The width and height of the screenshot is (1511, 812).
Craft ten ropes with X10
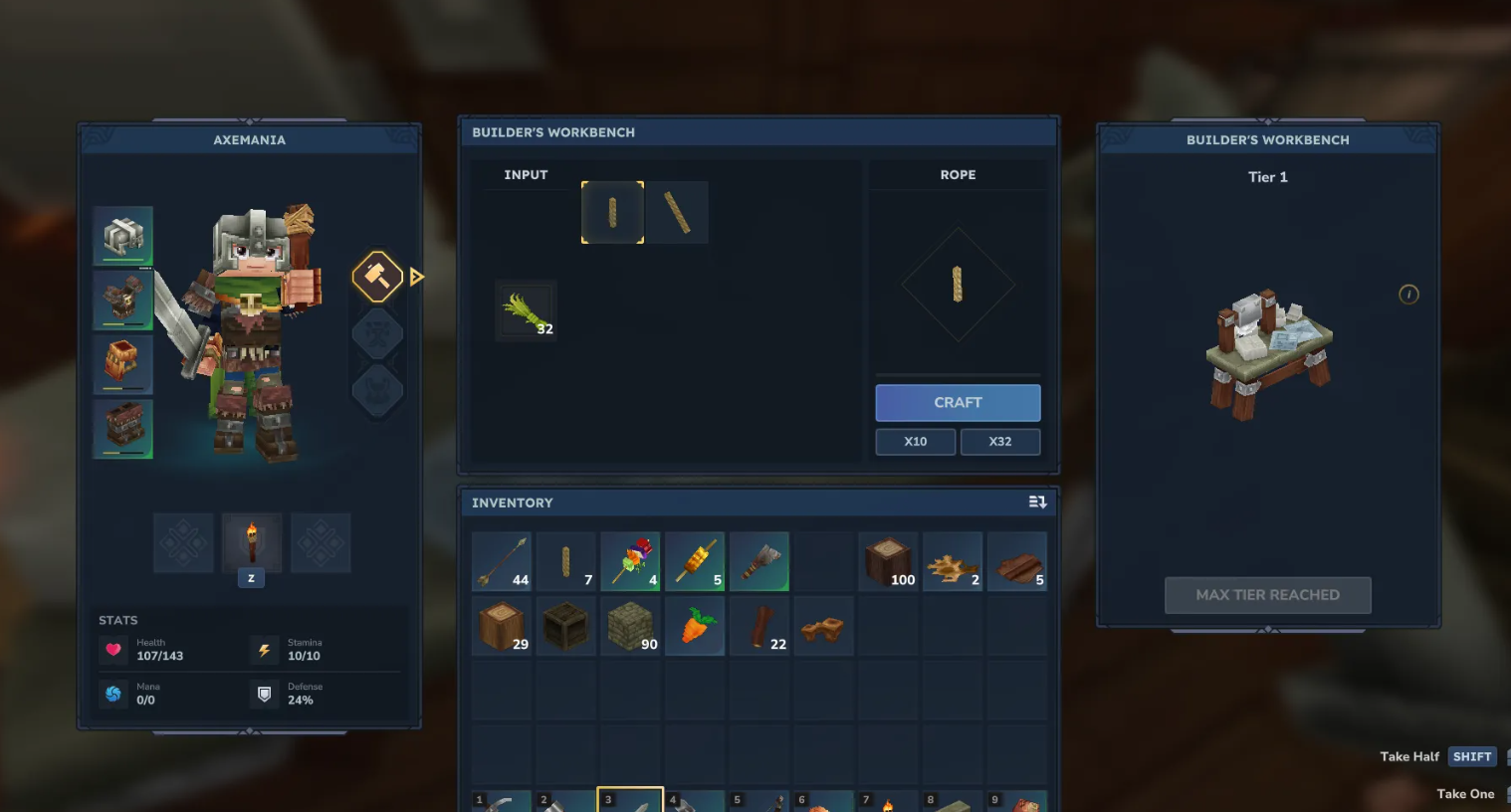point(915,442)
